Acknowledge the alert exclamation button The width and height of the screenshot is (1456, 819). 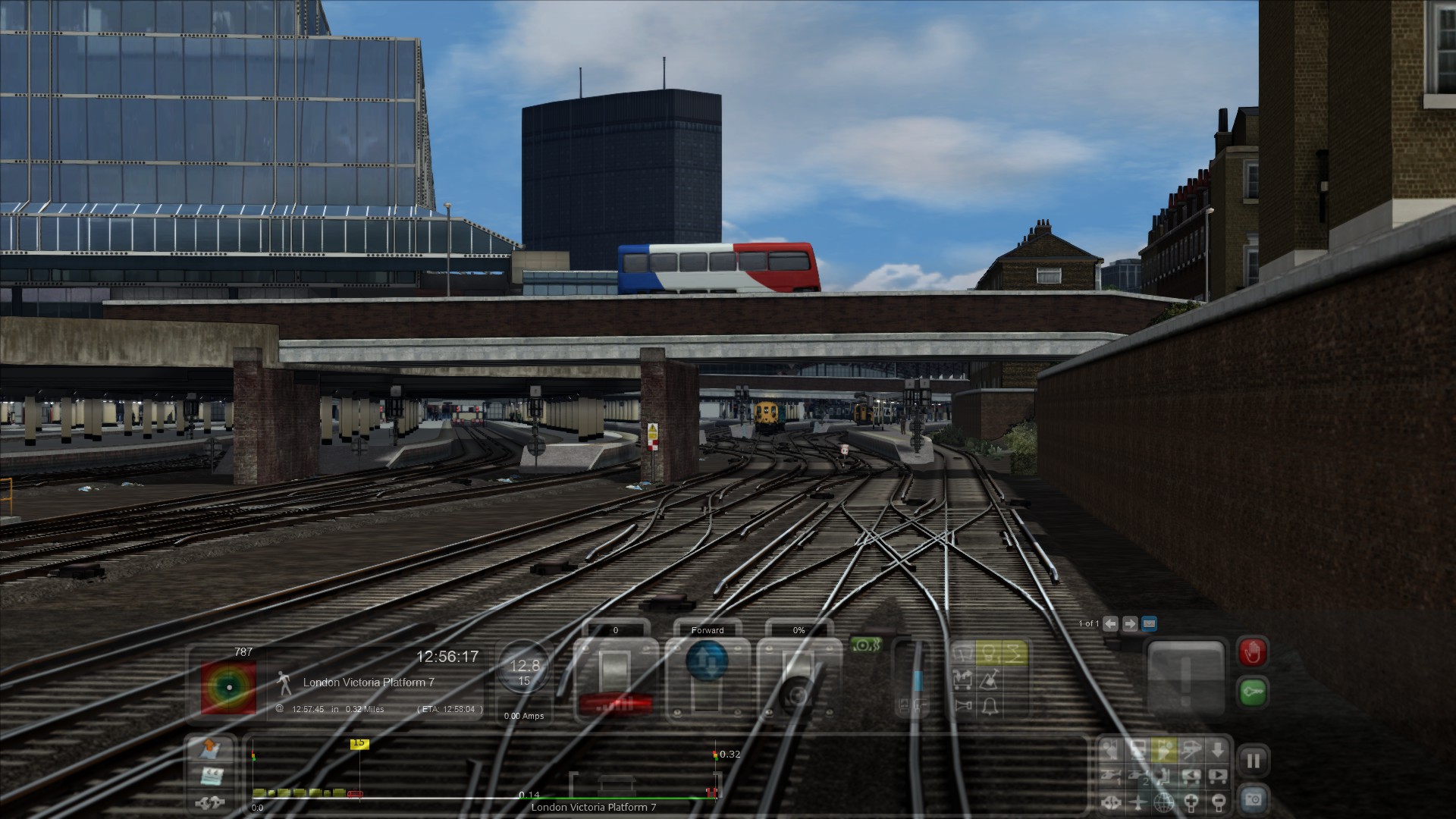1185,676
